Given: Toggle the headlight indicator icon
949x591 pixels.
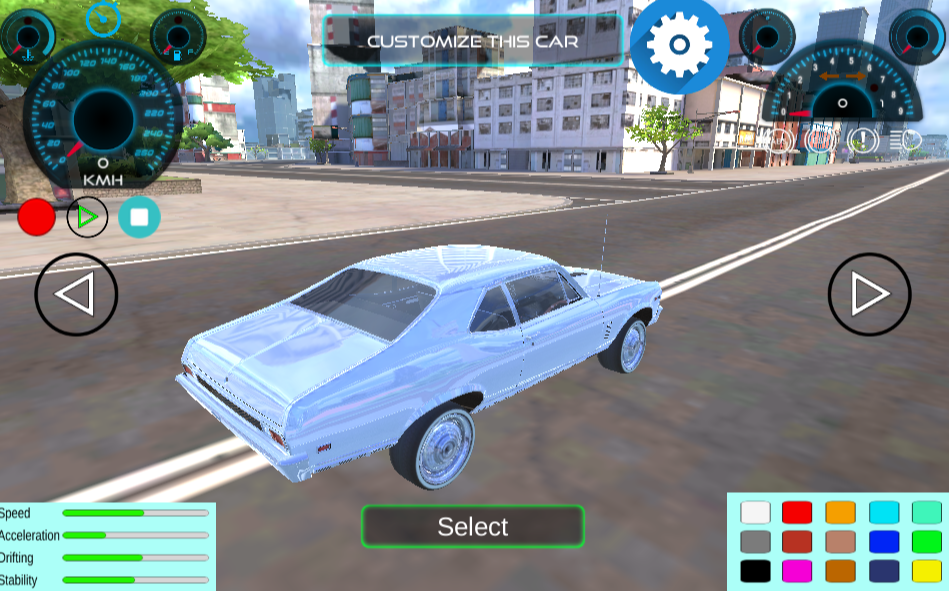Looking at the screenshot, I should click(910, 141).
